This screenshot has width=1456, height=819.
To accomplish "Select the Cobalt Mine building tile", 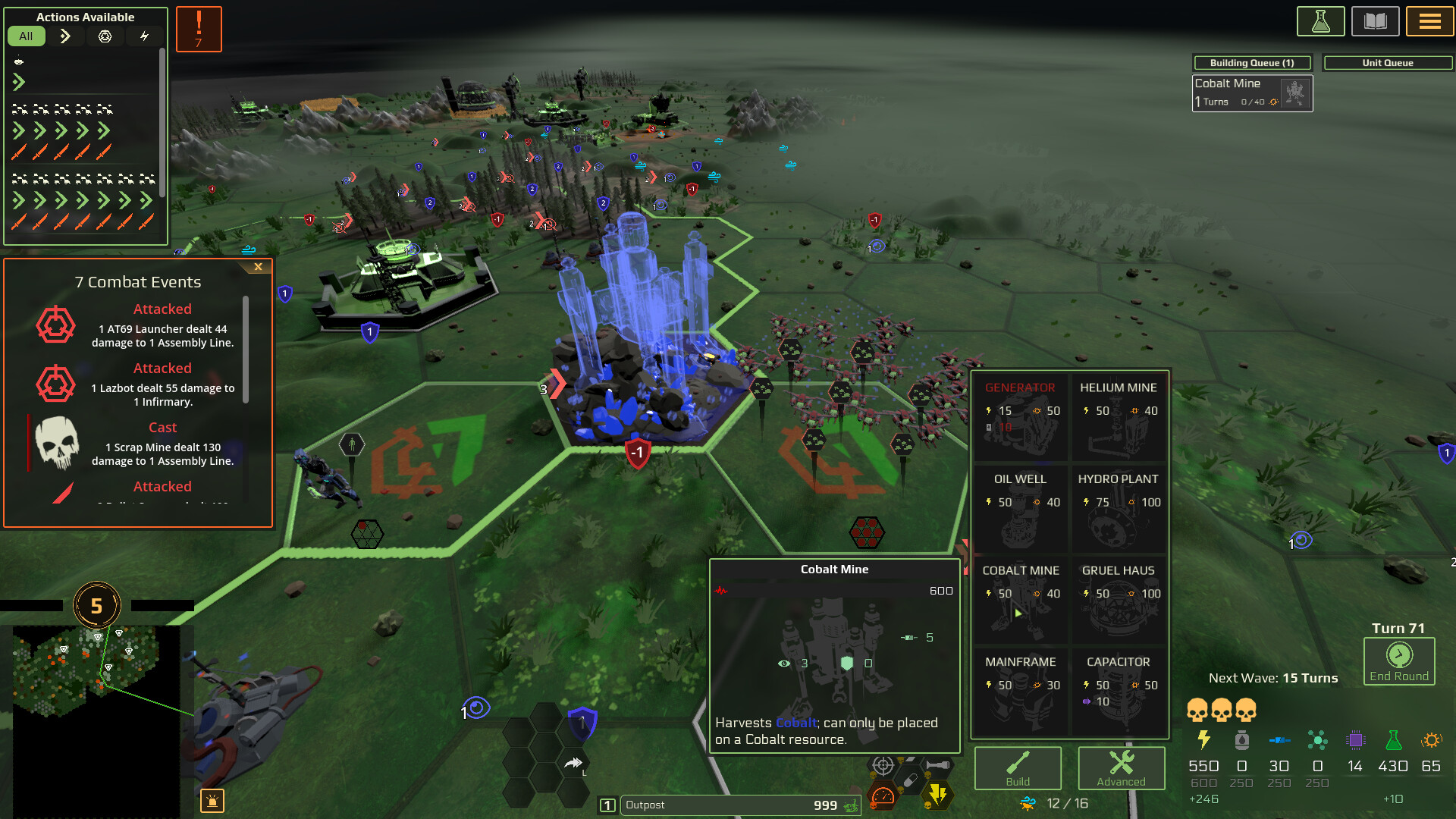I will [x=1020, y=600].
